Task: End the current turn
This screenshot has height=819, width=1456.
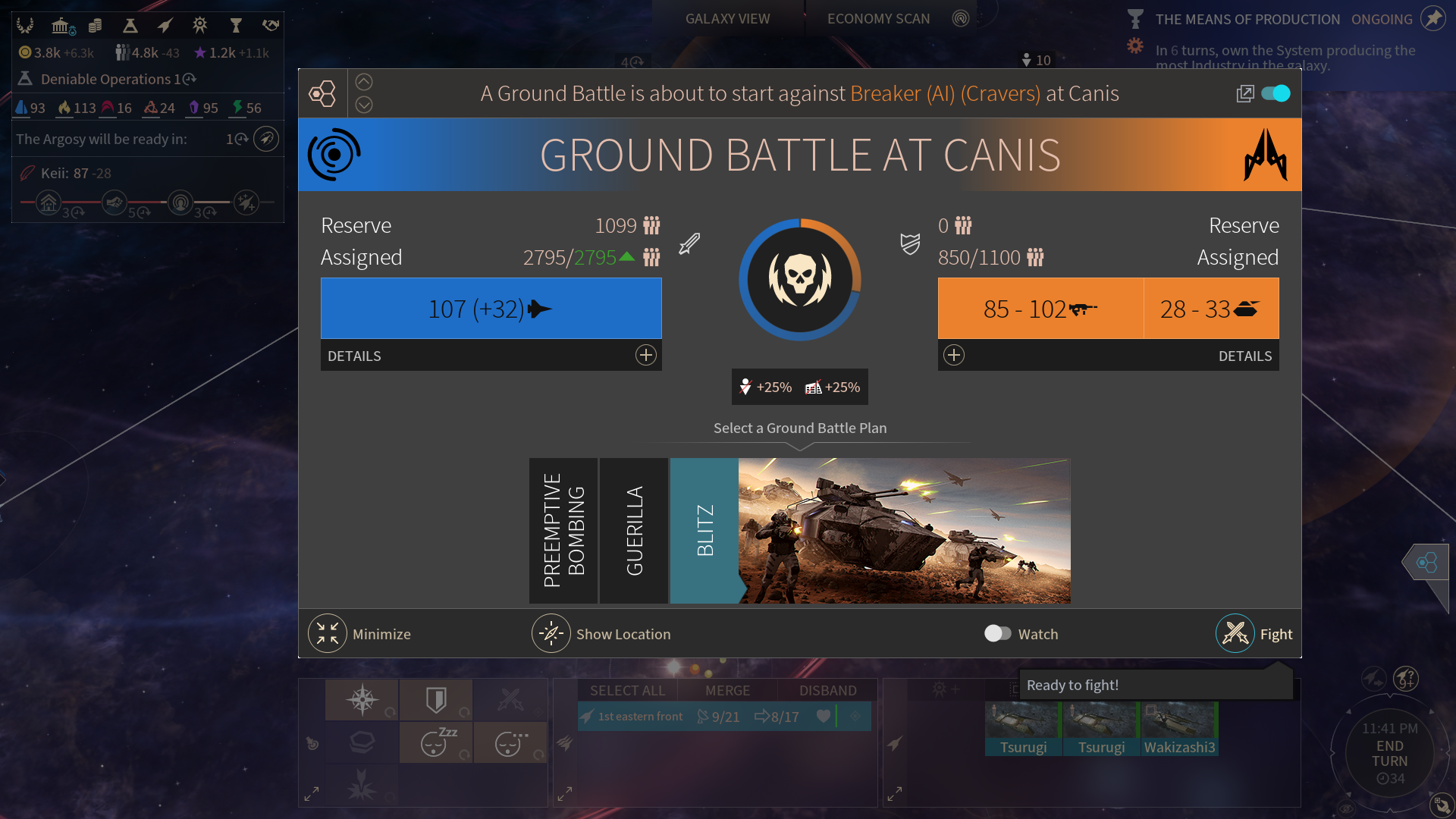Action: tap(1389, 753)
